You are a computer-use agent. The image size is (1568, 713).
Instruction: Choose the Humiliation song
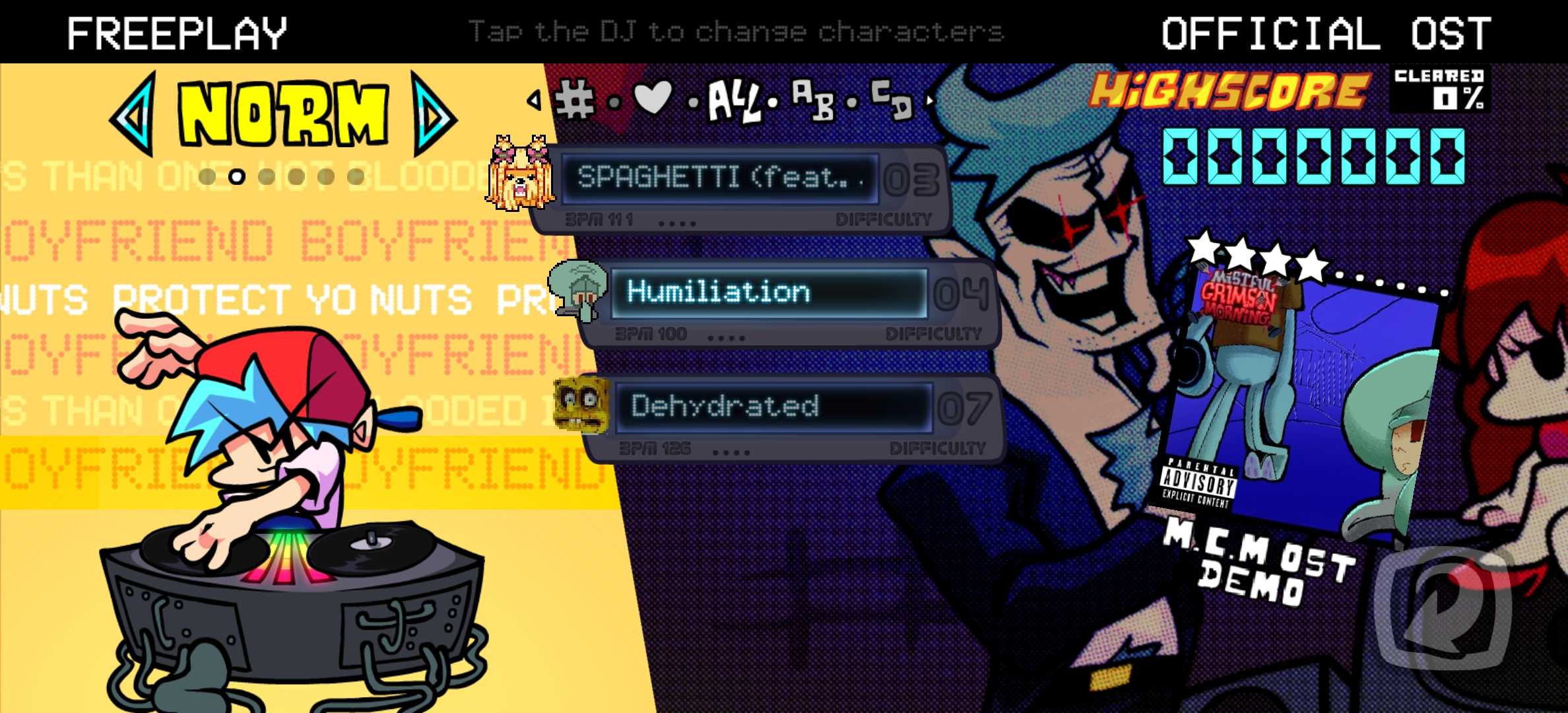click(x=768, y=292)
